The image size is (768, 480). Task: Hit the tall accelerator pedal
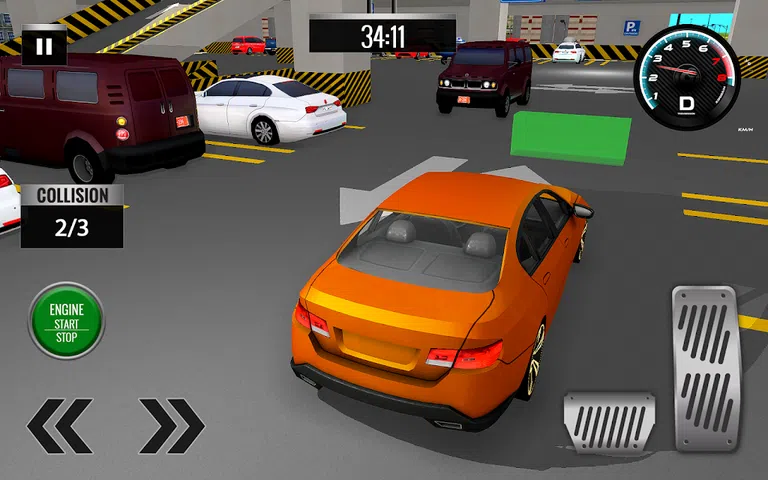coord(704,367)
